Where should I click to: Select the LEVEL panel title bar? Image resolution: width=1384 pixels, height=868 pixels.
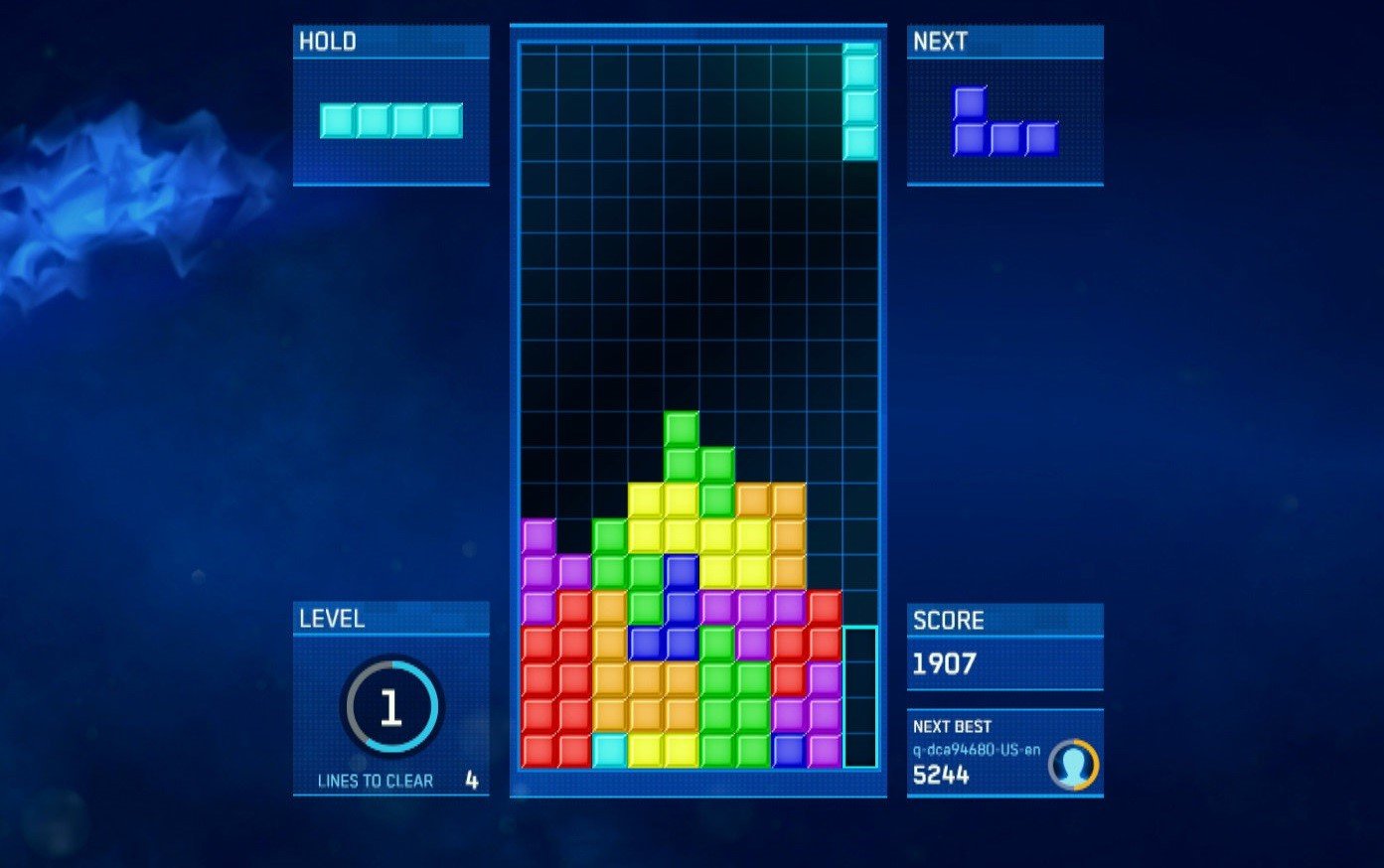[x=390, y=618]
